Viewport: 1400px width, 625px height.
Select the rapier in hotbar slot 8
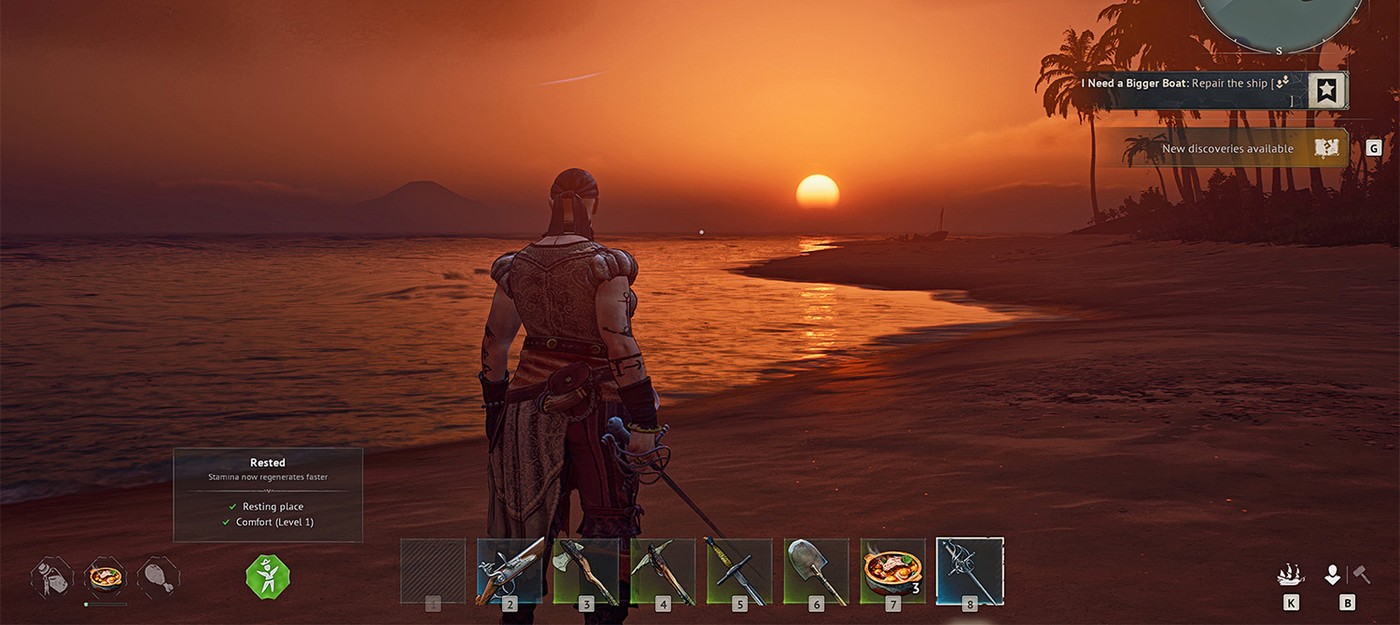(970, 571)
